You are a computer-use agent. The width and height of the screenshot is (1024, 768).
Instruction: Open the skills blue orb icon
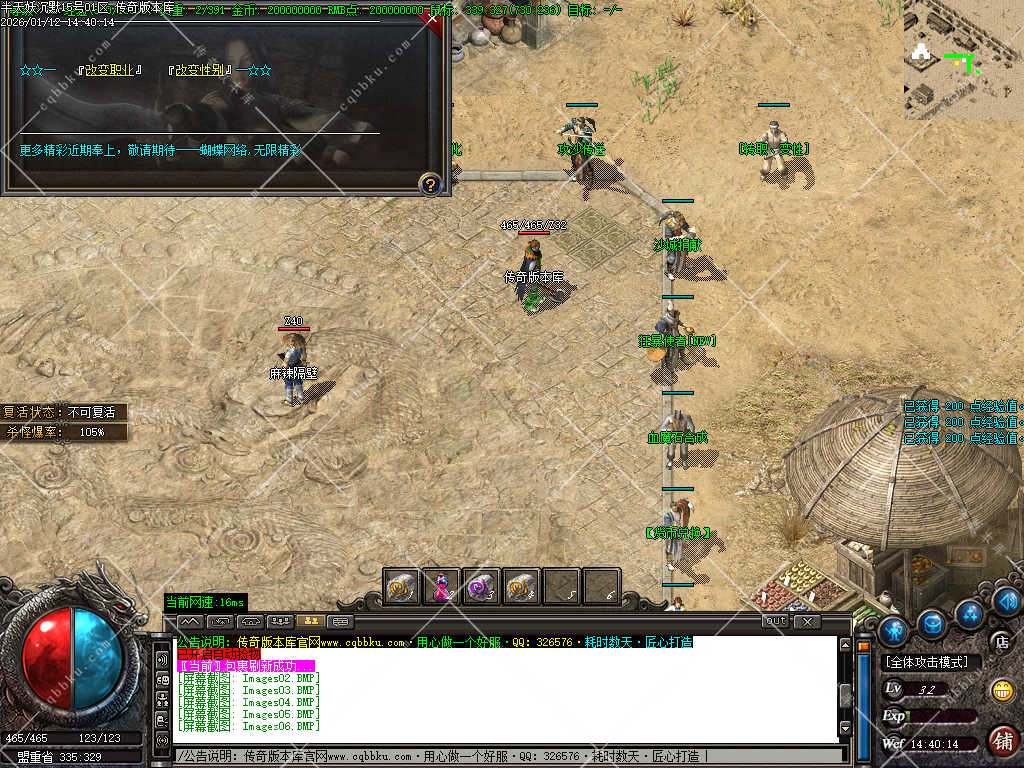(x=968, y=612)
